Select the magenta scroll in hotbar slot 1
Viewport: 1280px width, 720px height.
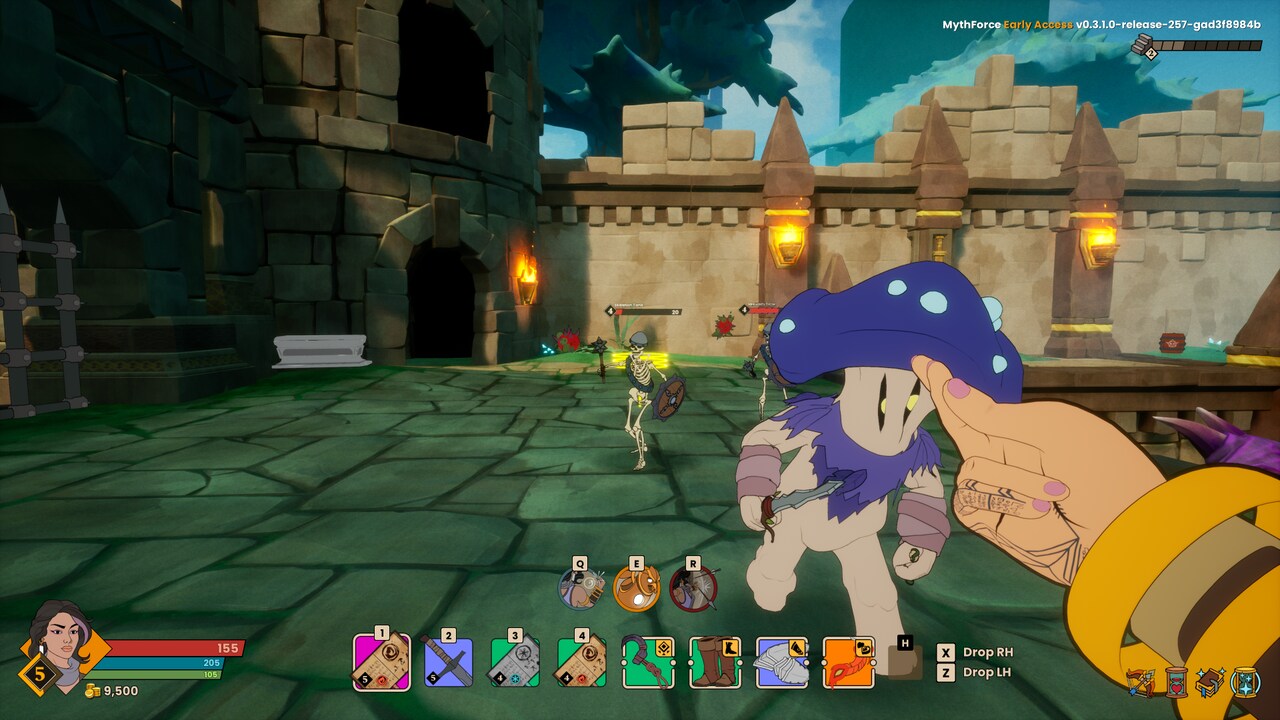[382, 662]
